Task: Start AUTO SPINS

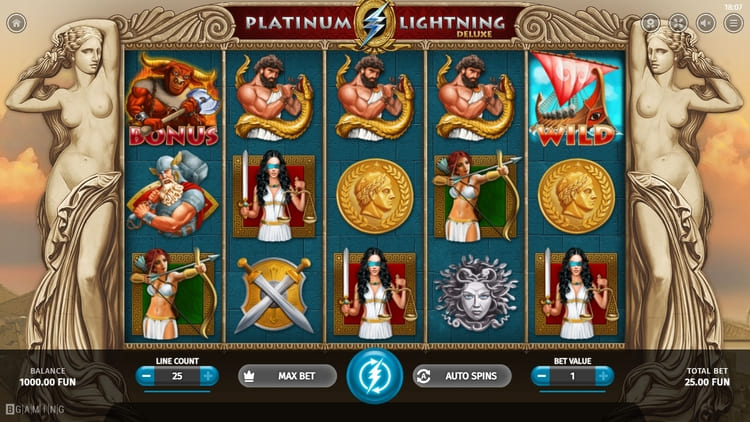Action: (462, 376)
